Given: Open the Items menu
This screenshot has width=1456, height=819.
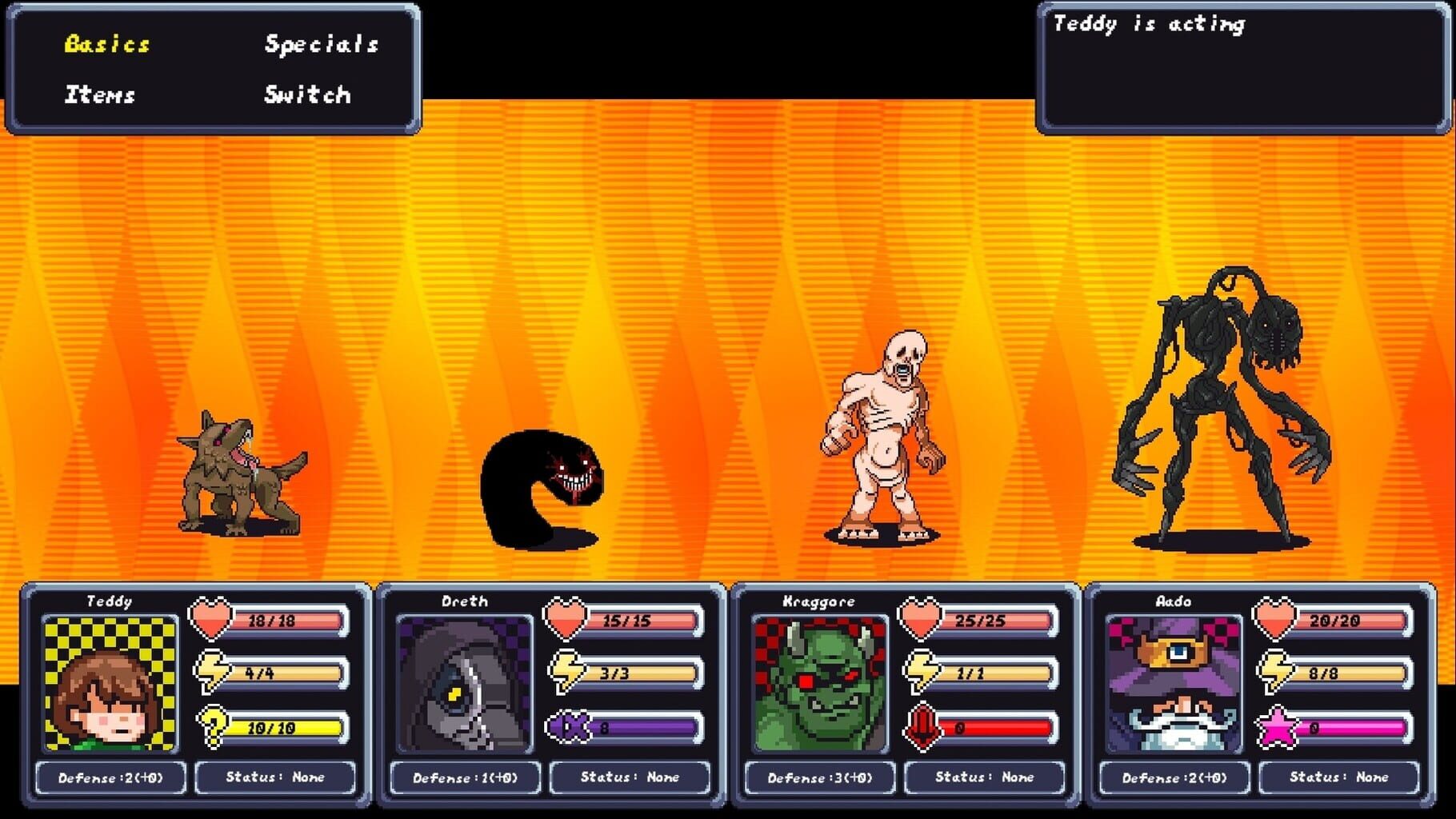Looking at the screenshot, I should coord(99,95).
